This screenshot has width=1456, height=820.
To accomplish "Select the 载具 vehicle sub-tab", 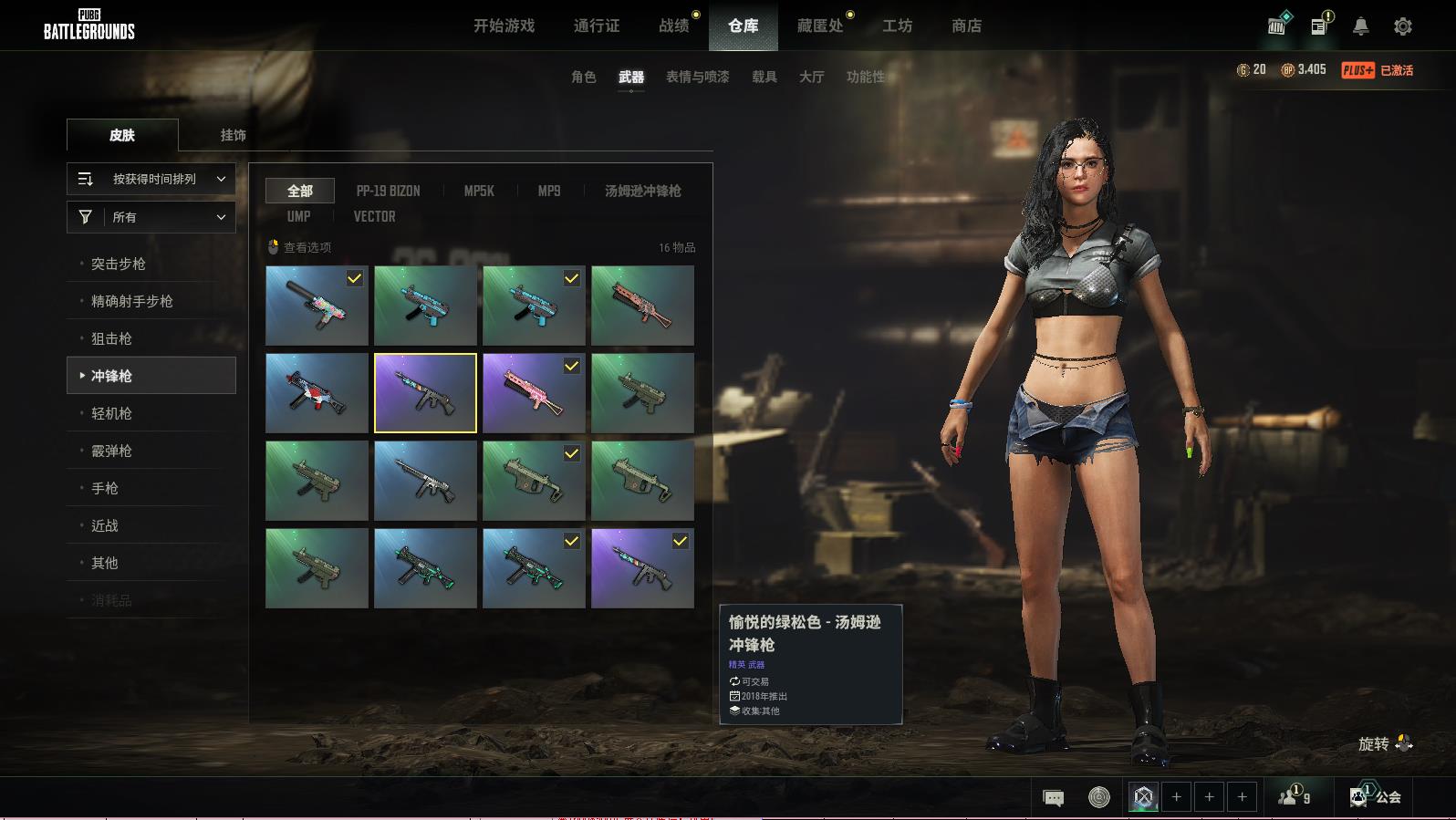I will click(764, 78).
